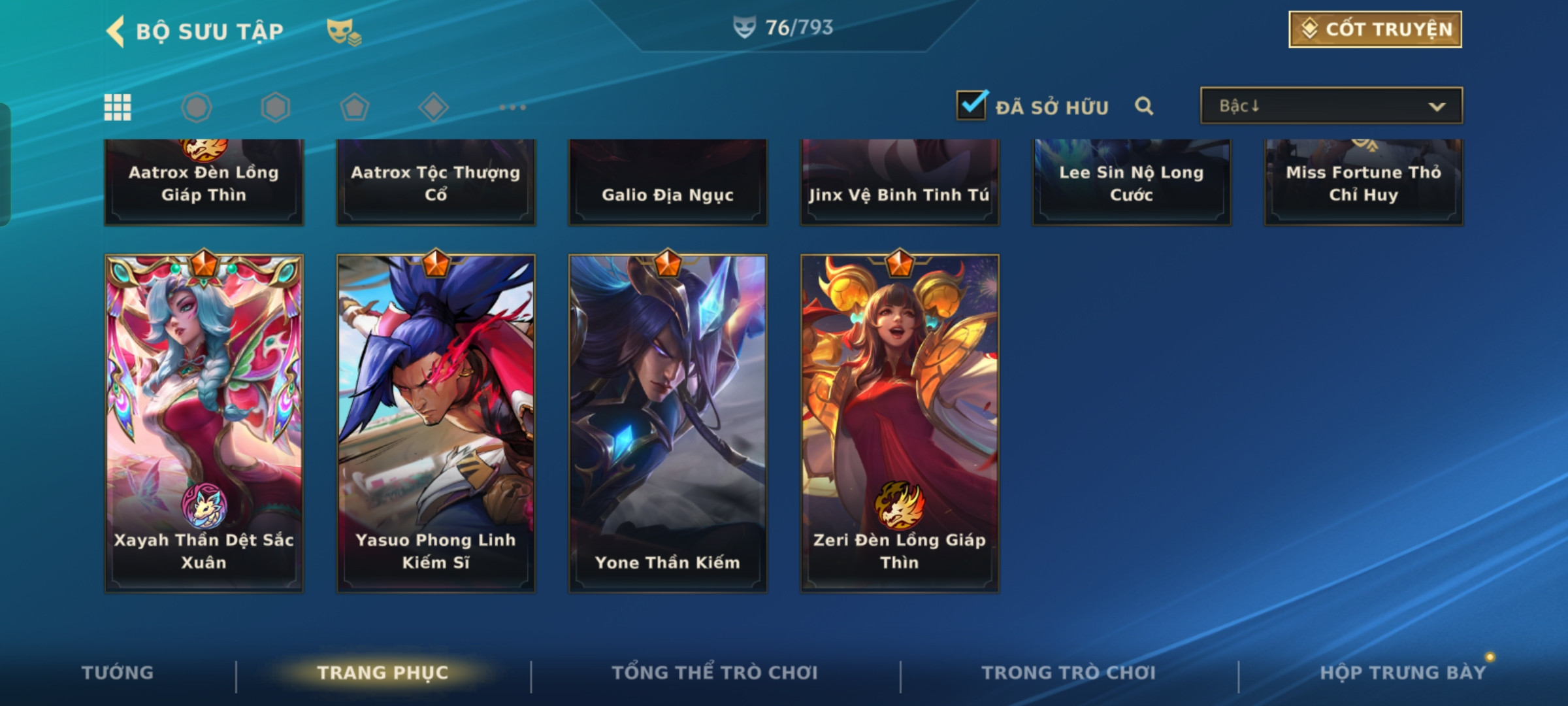Viewport: 1568px width, 706px height.
Task: Select Xayah Thần Dệt Sắc Xuân skin
Action: point(204,423)
